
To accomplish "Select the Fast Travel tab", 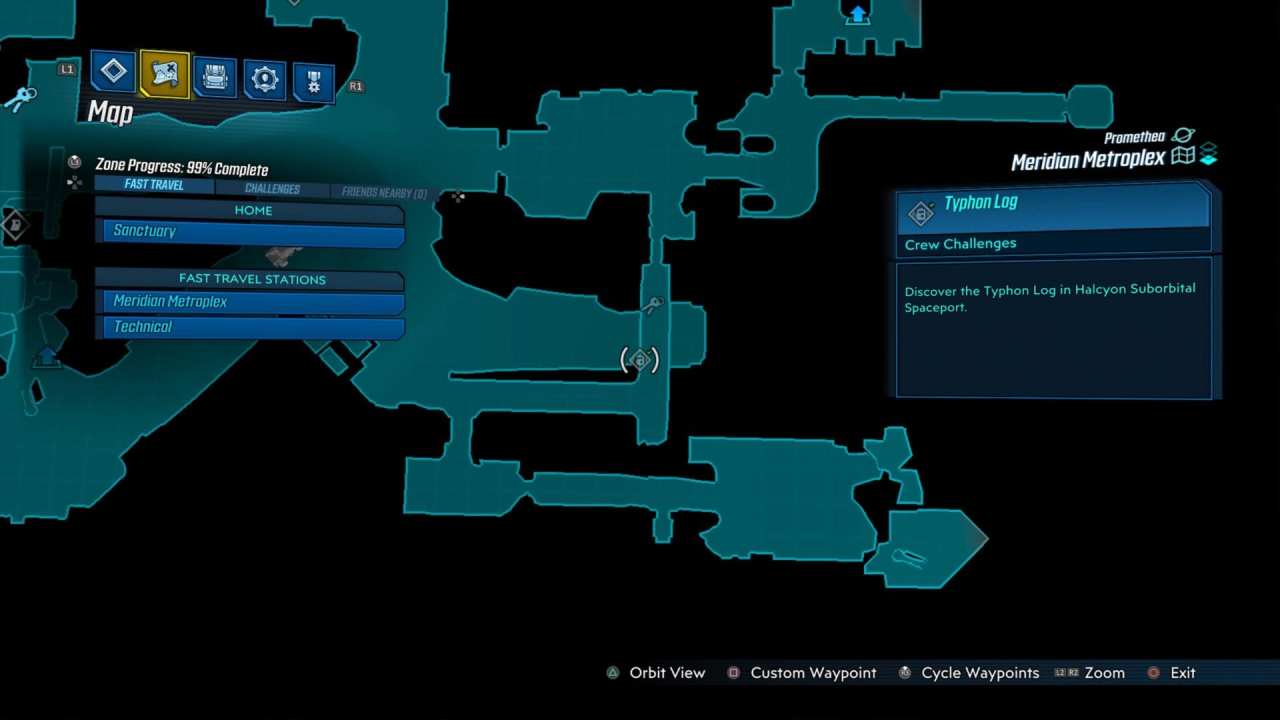I will coord(153,185).
